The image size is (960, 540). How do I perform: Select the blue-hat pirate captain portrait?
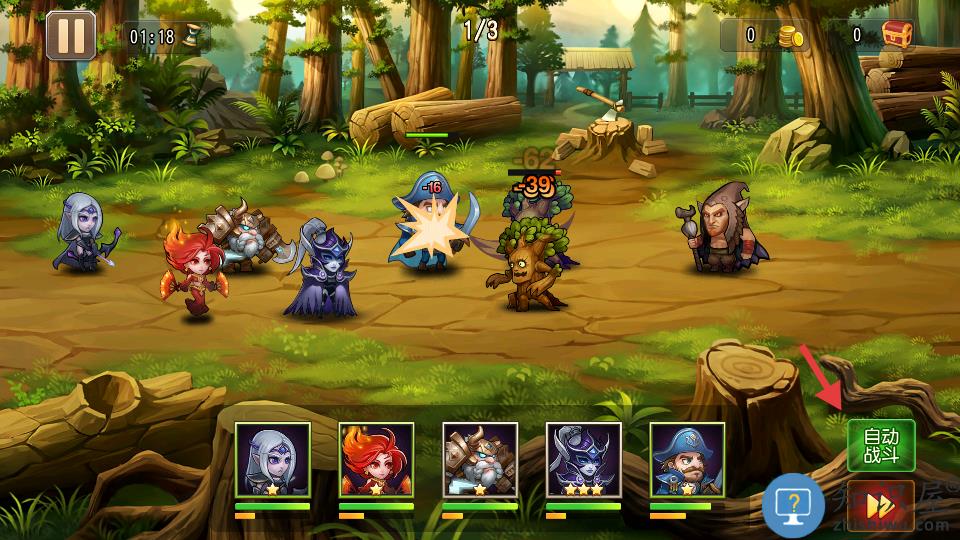tap(687, 460)
